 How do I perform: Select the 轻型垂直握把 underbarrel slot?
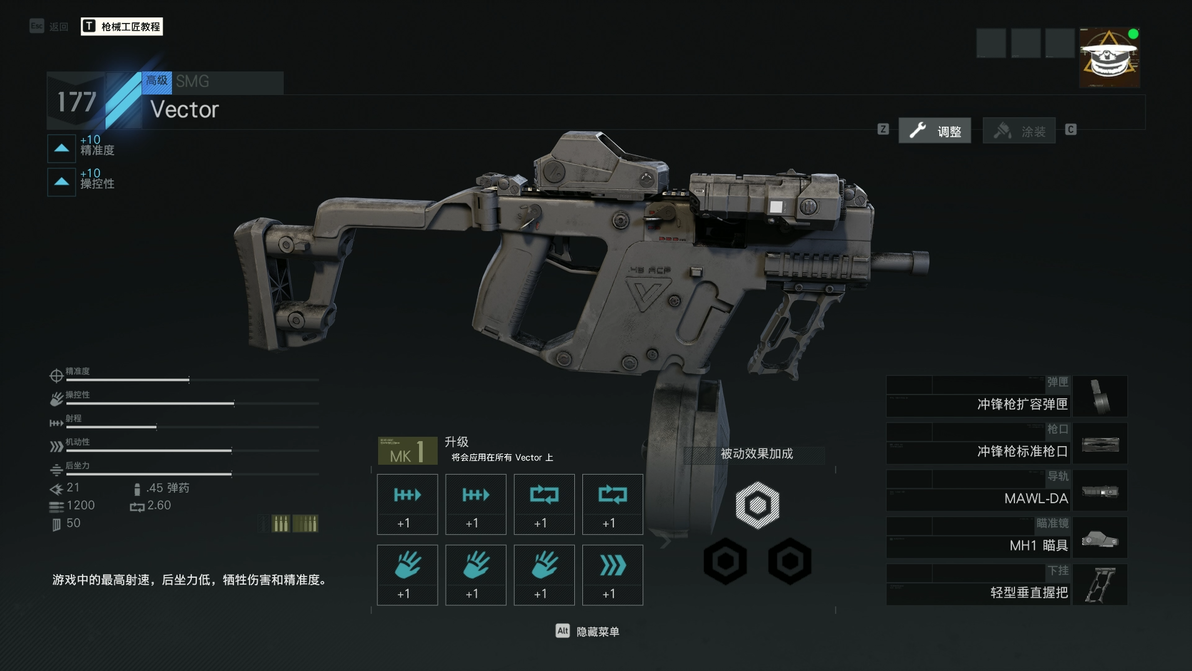click(1006, 585)
